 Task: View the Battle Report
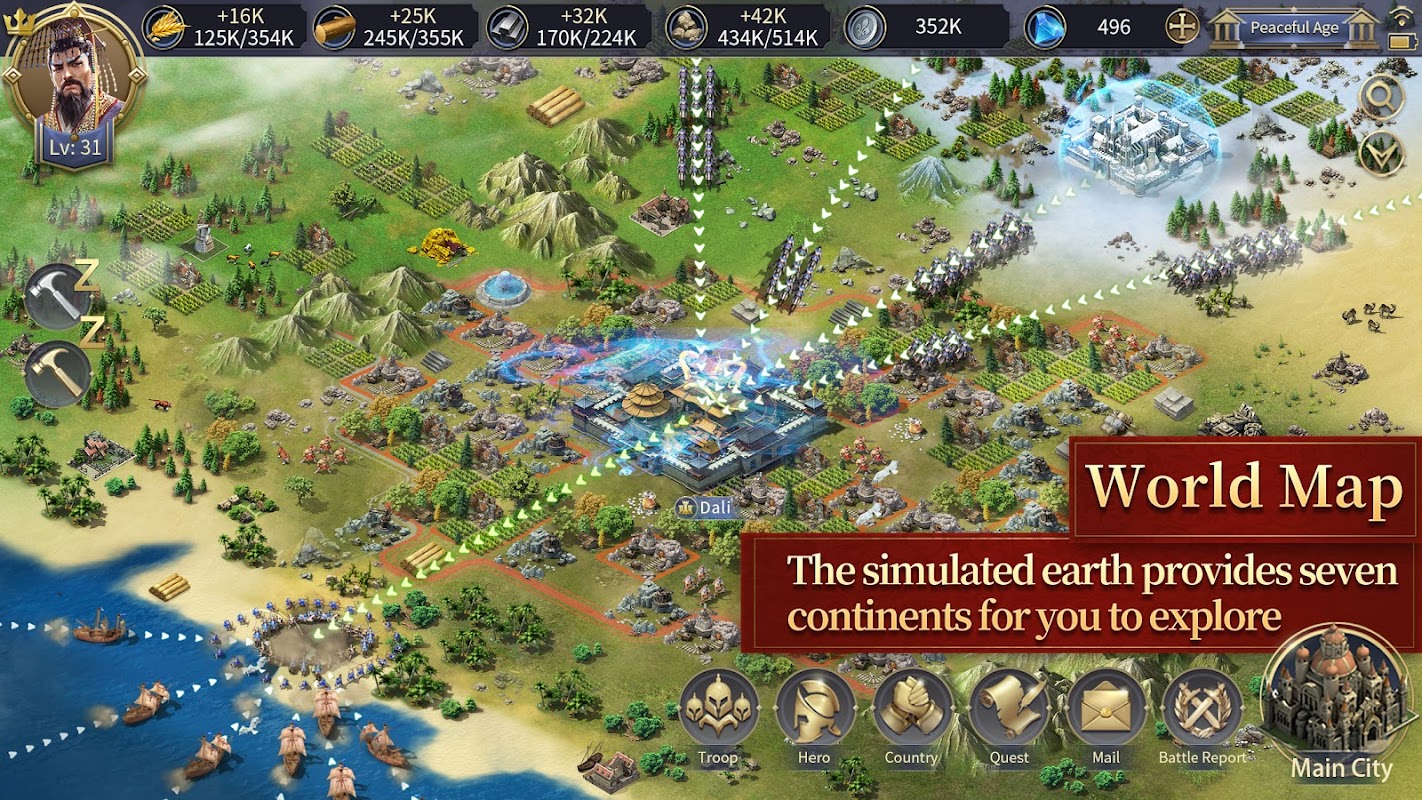click(1202, 712)
